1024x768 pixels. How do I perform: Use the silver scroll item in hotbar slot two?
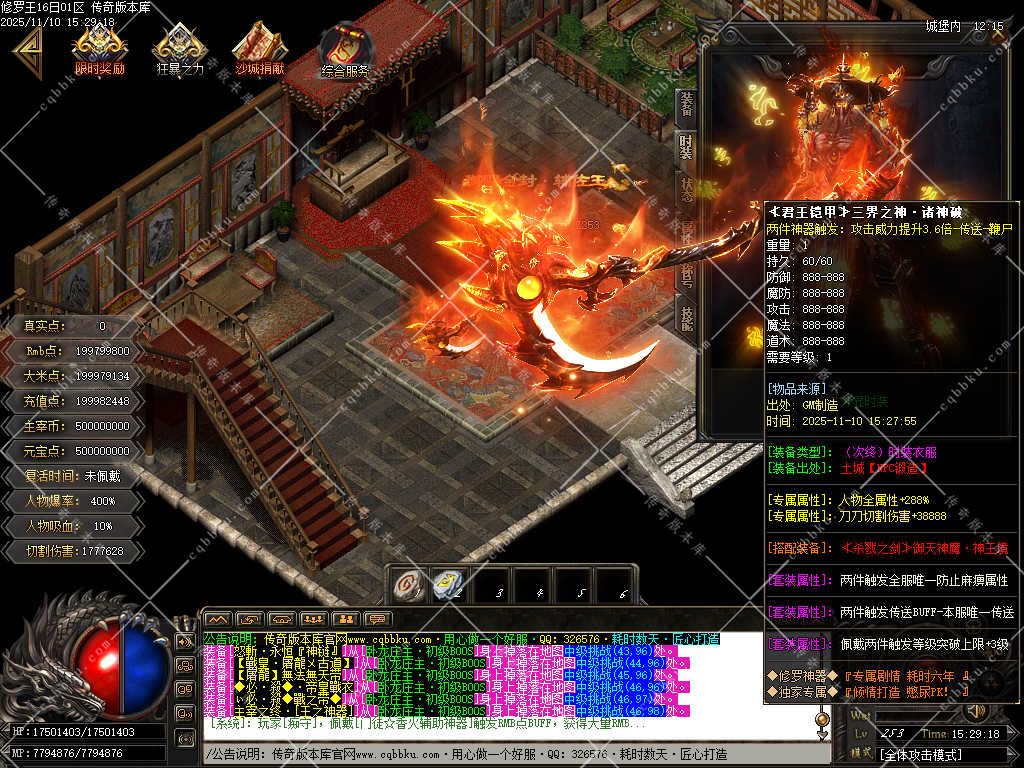tap(446, 583)
